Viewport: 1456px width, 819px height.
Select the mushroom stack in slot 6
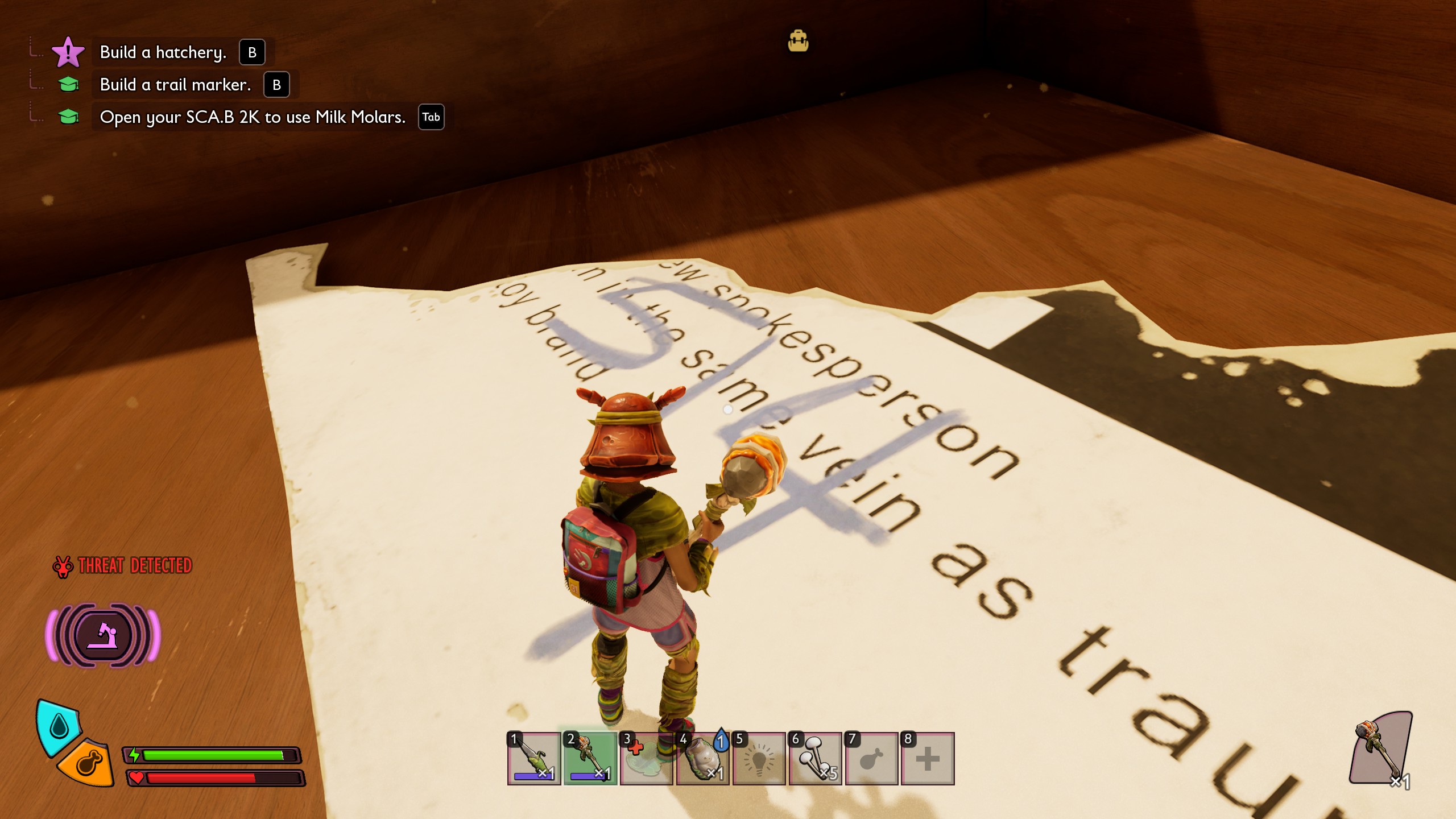pyautogui.click(x=815, y=758)
